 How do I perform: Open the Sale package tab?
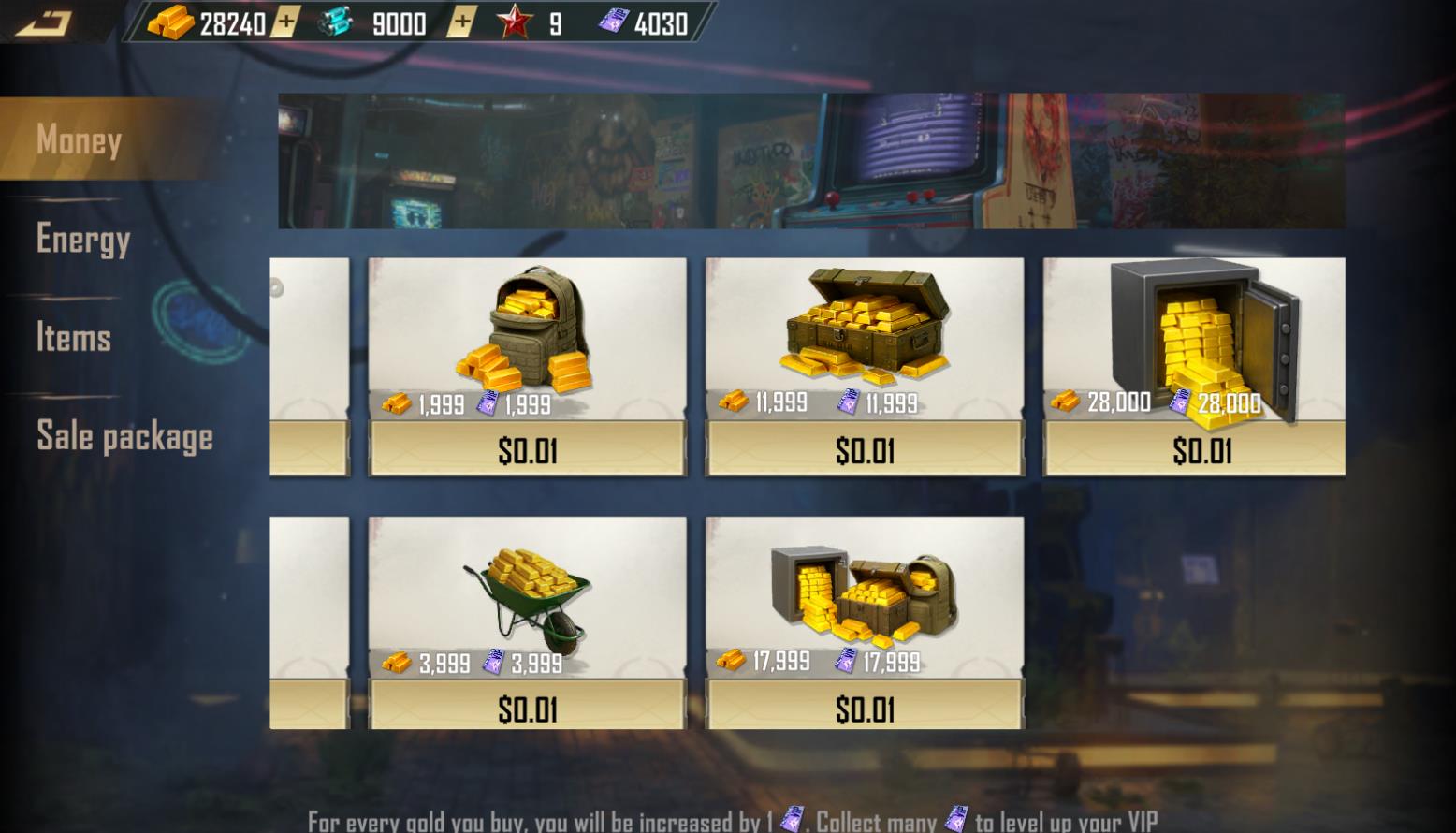[x=124, y=436]
